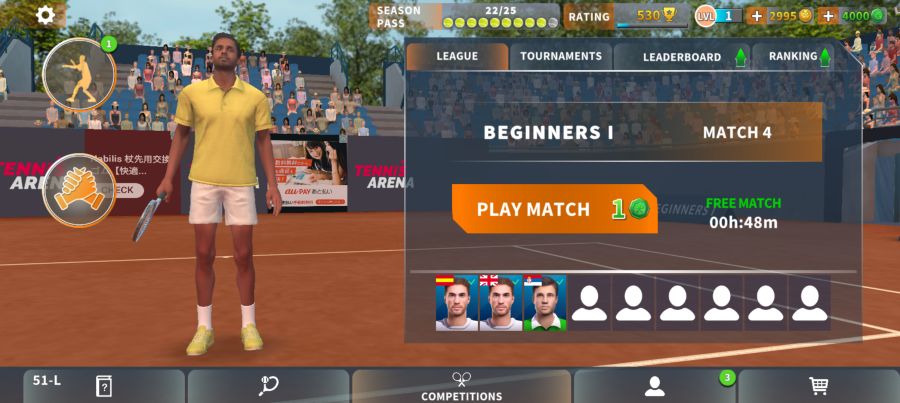Select the Competitions tab in bottom bar
This screenshot has height=403, width=900.
coord(461,387)
